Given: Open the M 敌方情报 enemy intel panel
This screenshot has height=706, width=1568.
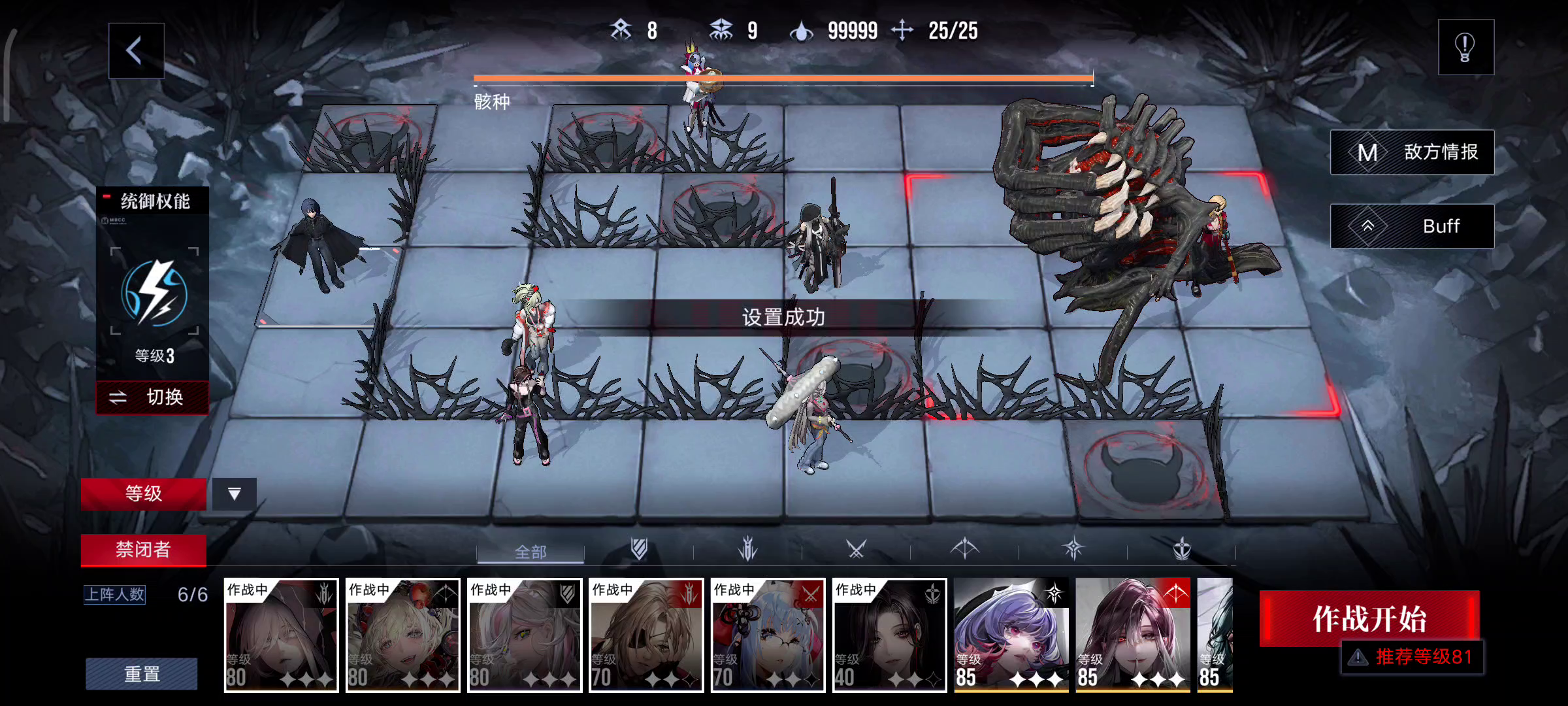Looking at the screenshot, I should point(1413,152).
